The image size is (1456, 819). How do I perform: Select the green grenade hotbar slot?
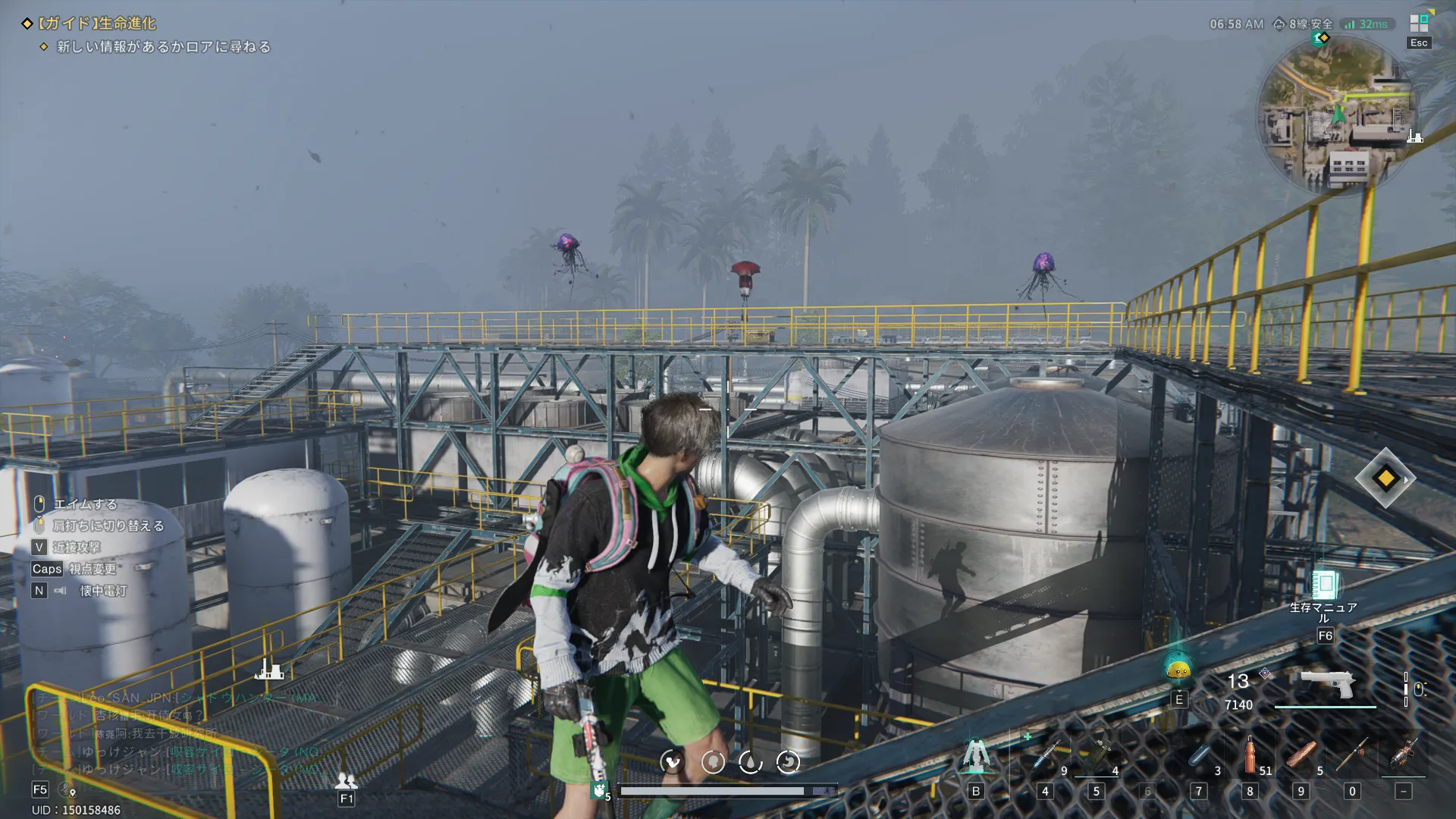[1097, 755]
